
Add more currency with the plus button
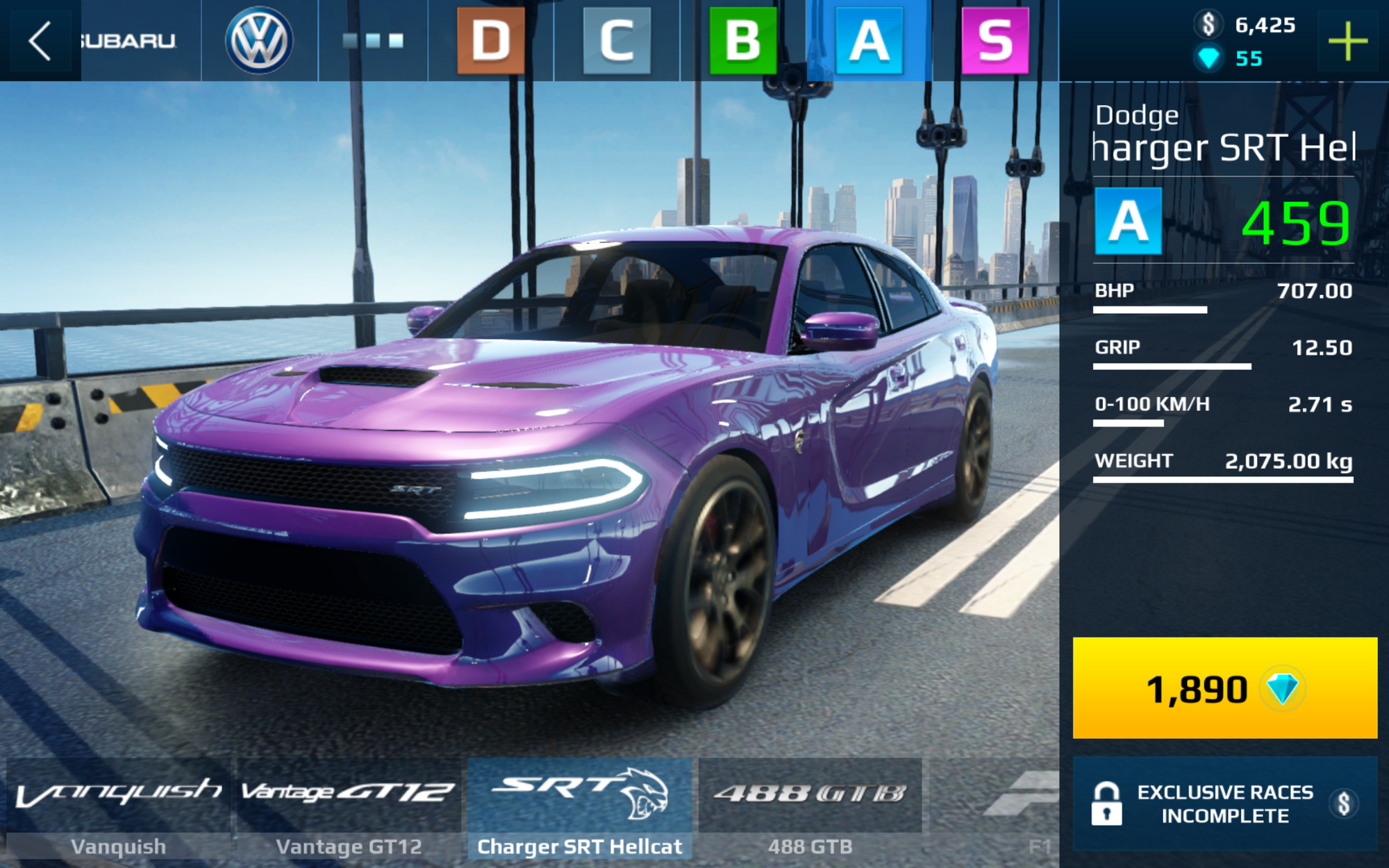pos(1347,42)
